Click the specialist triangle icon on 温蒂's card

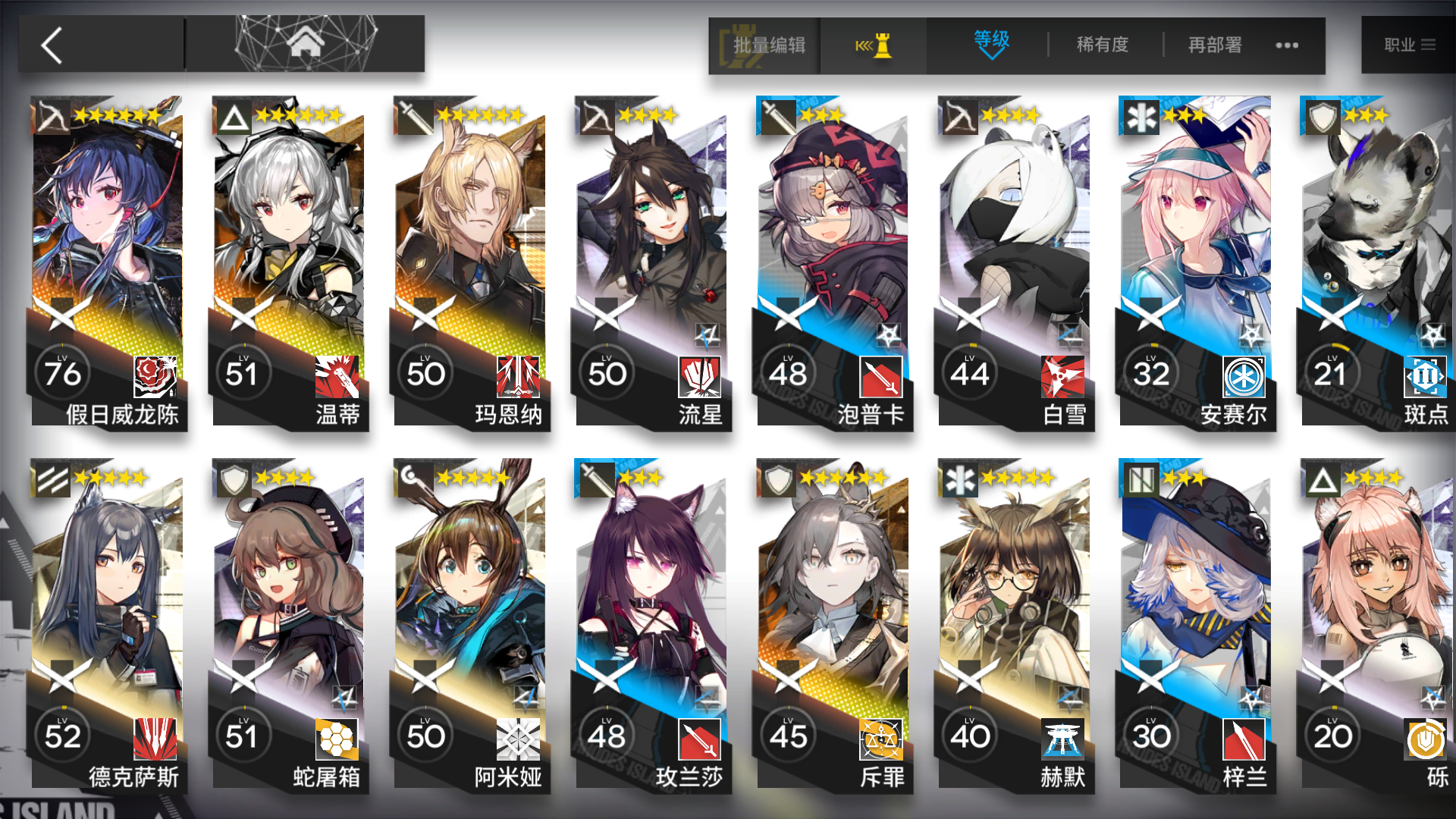point(232,115)
